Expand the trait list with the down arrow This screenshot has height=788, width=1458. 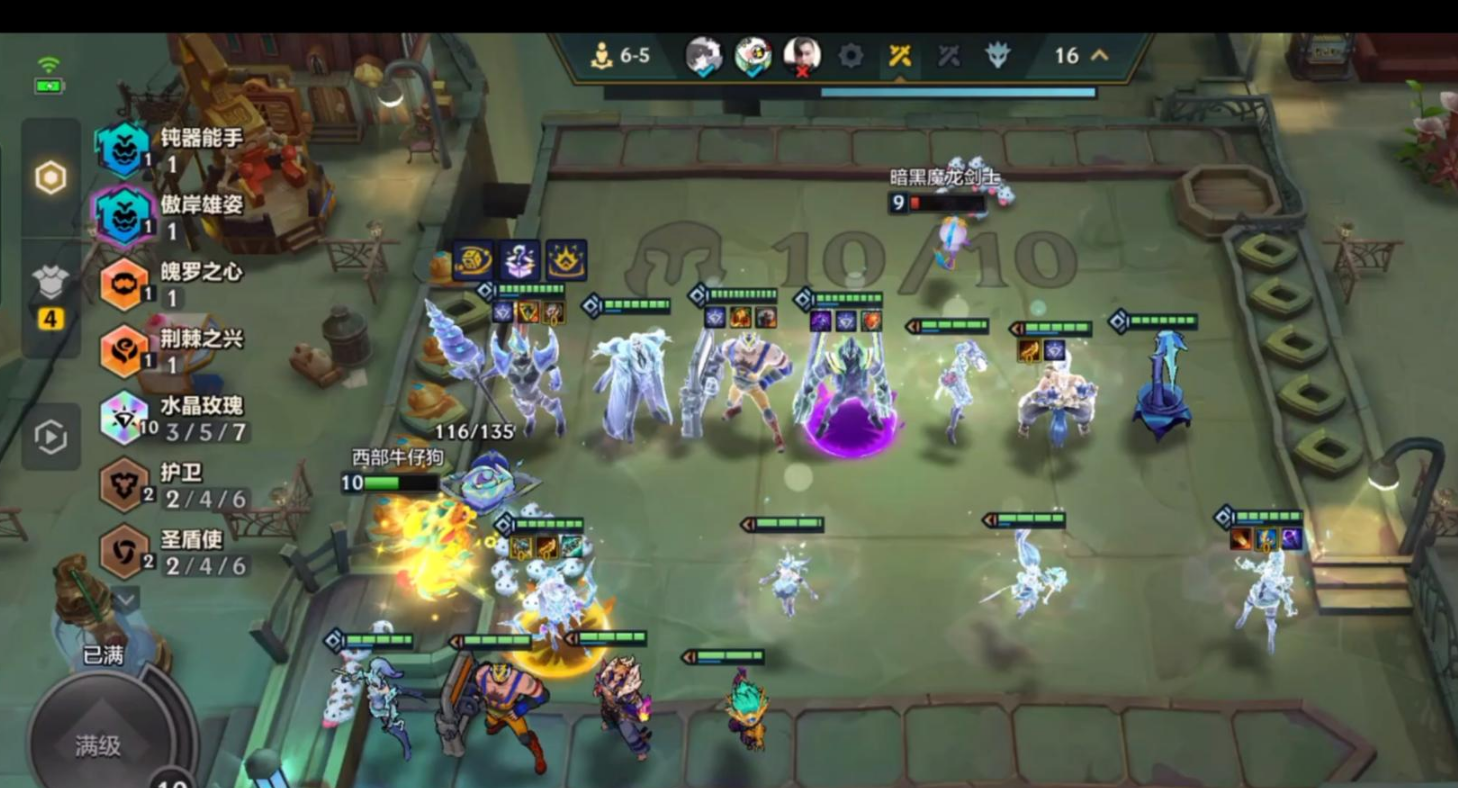coord(126,599)
